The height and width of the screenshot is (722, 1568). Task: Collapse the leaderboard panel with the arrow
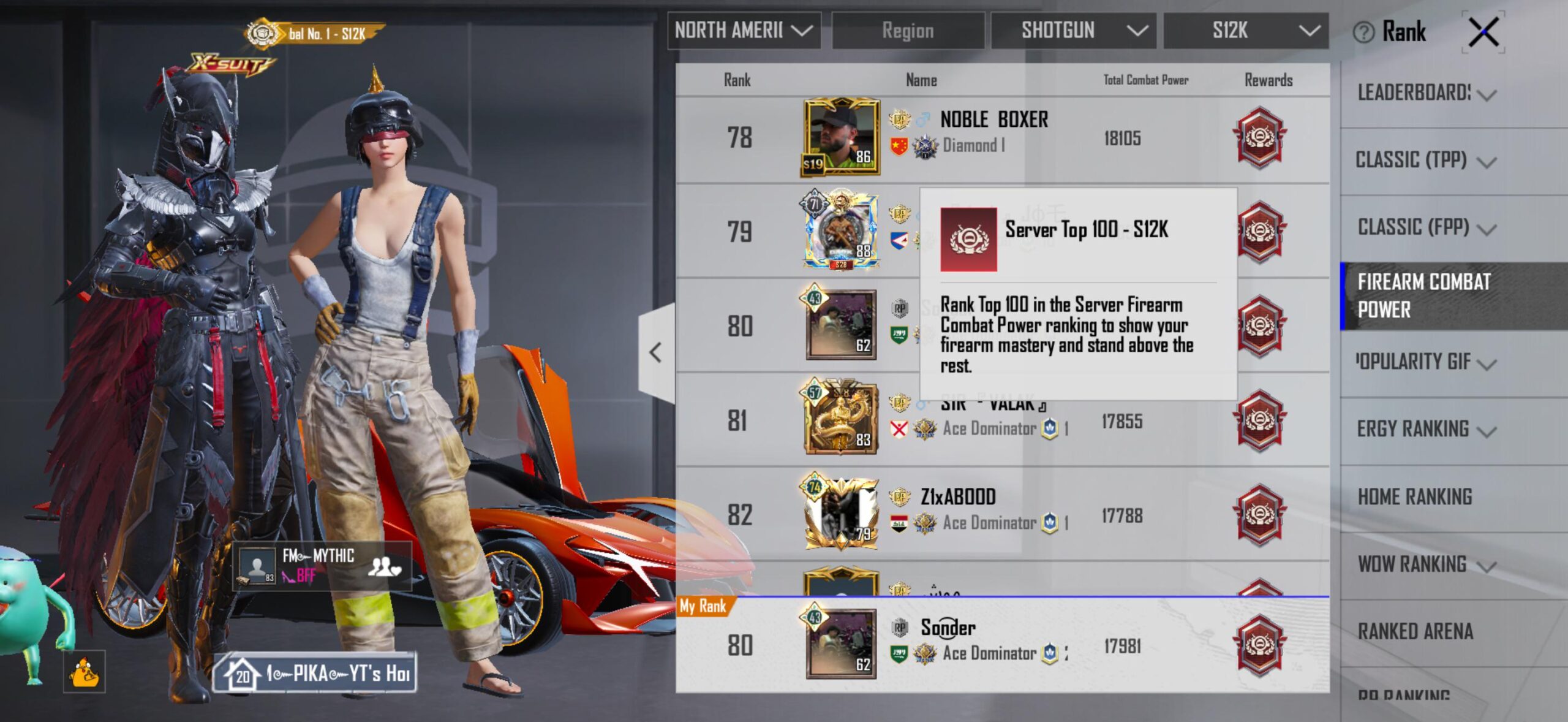(x=656, y=352)
